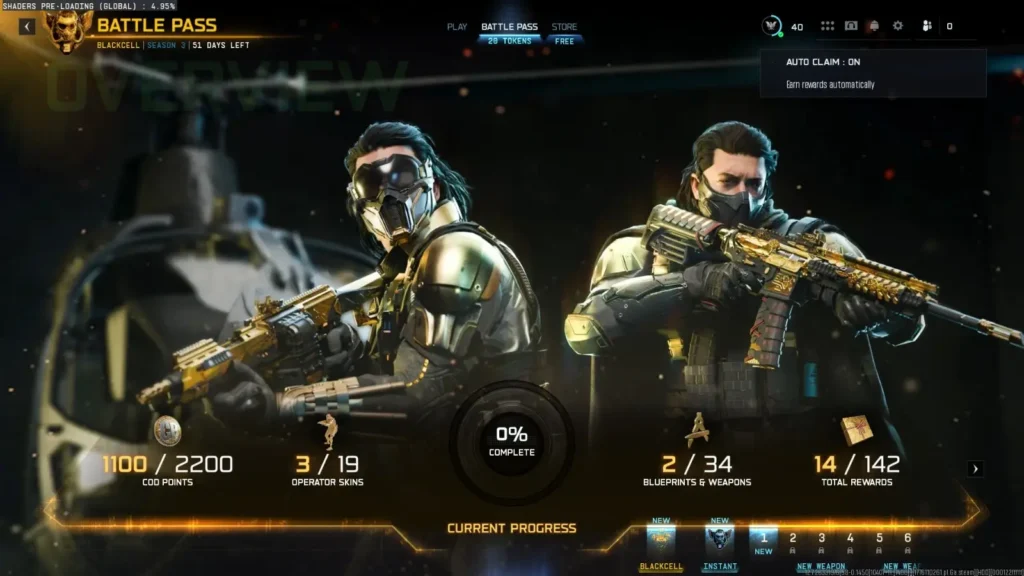1024x576 pixels.
Task: Choose locked battle pass page 4
Action: click(x=850, y=540)
